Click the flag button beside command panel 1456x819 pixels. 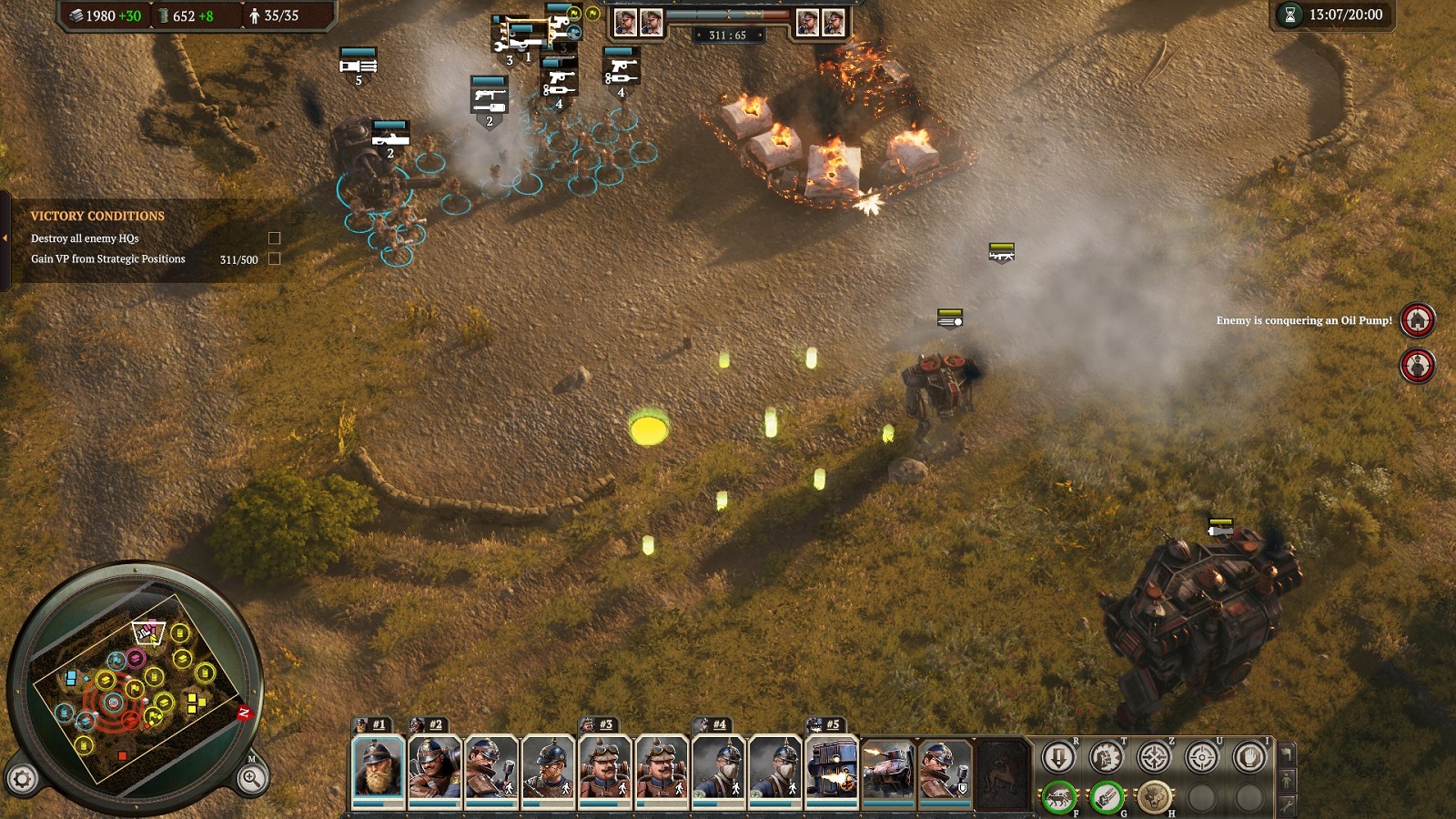(1286, 753)
